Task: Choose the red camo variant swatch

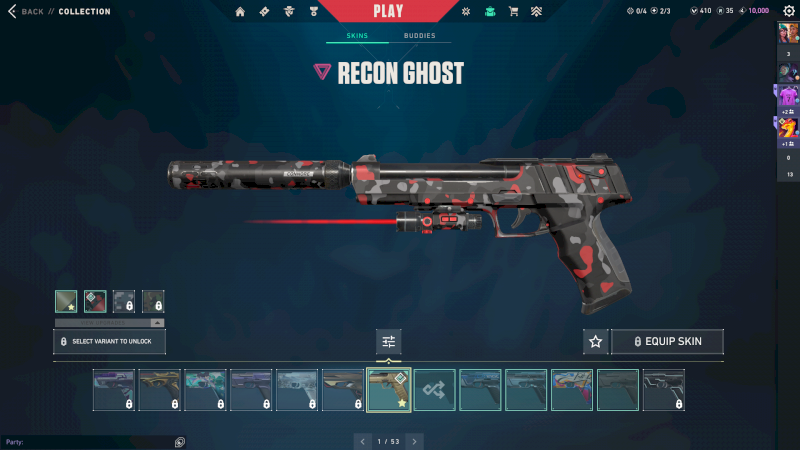Action: coord(95,301)
